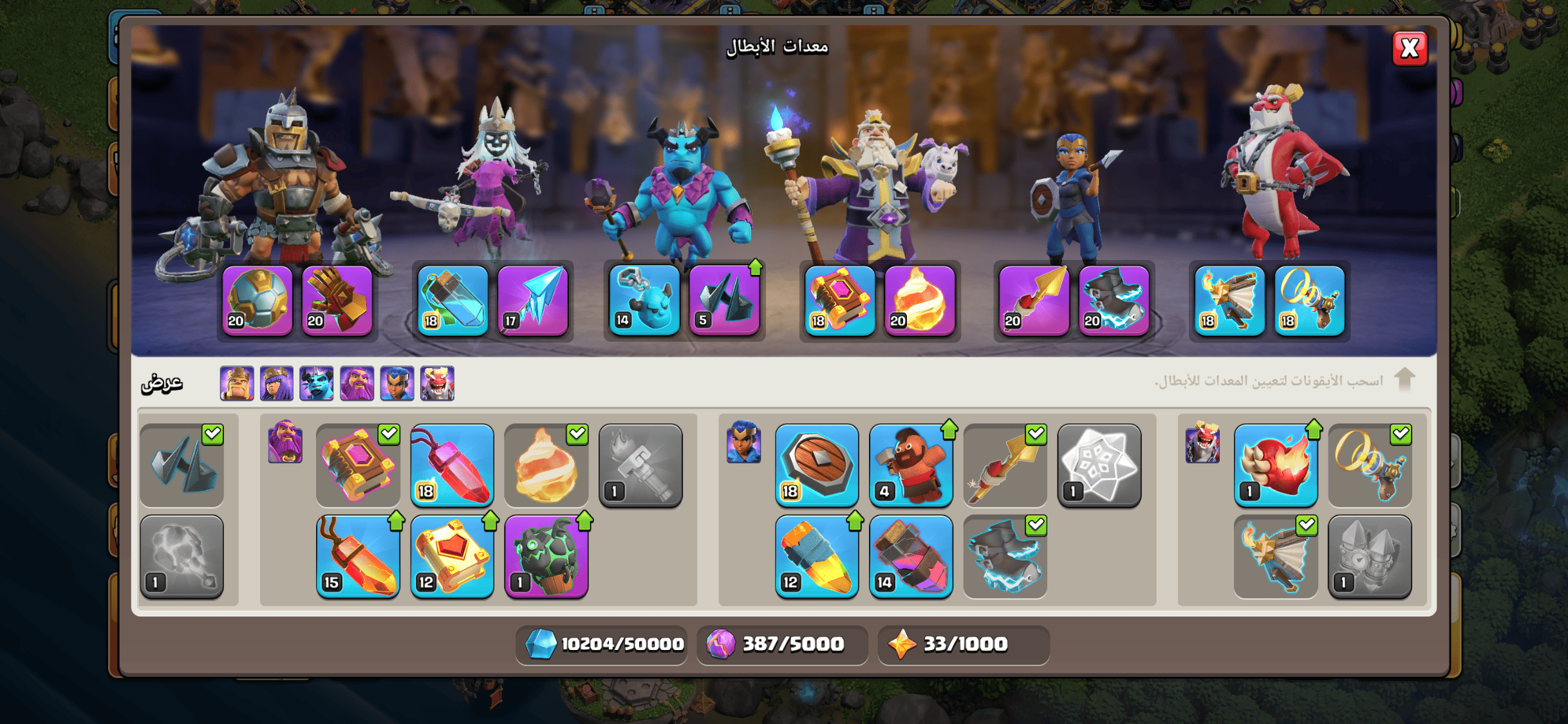1568x724 pixels.
Task: Select the Seeking Shield level 18
Action: click(817, 465)
